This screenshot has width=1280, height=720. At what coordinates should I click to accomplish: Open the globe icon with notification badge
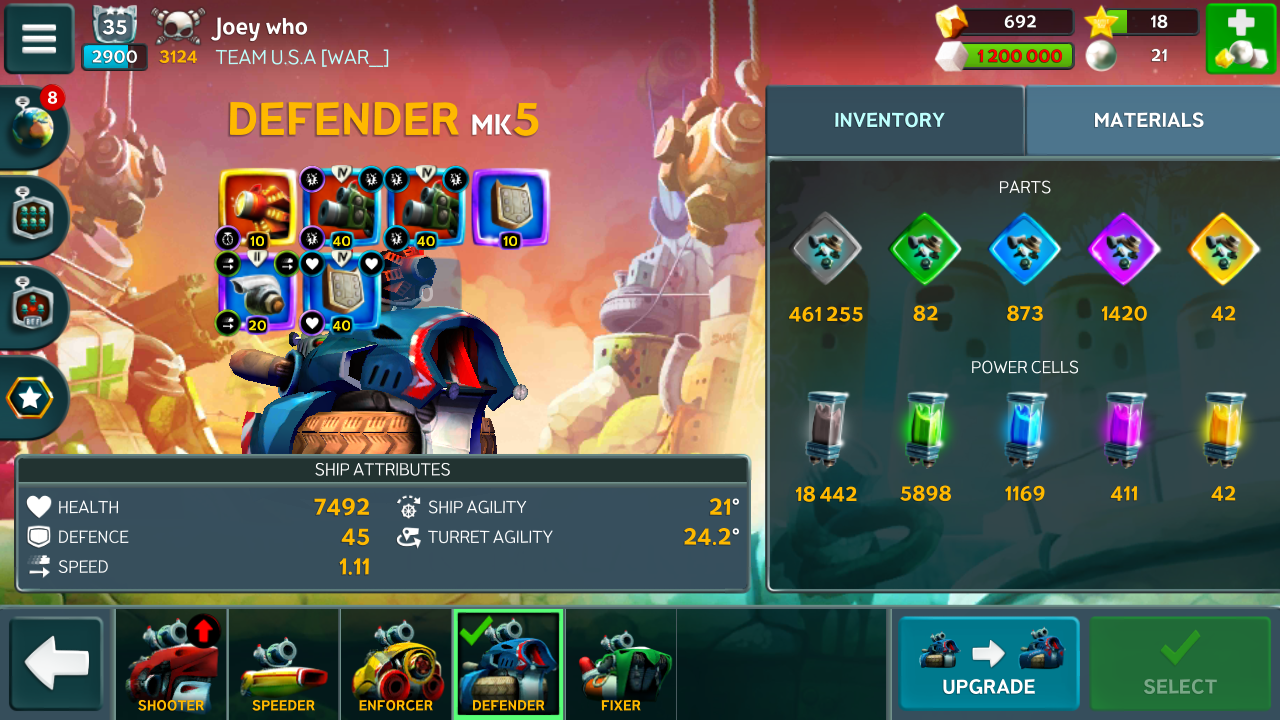click(33, 126)
